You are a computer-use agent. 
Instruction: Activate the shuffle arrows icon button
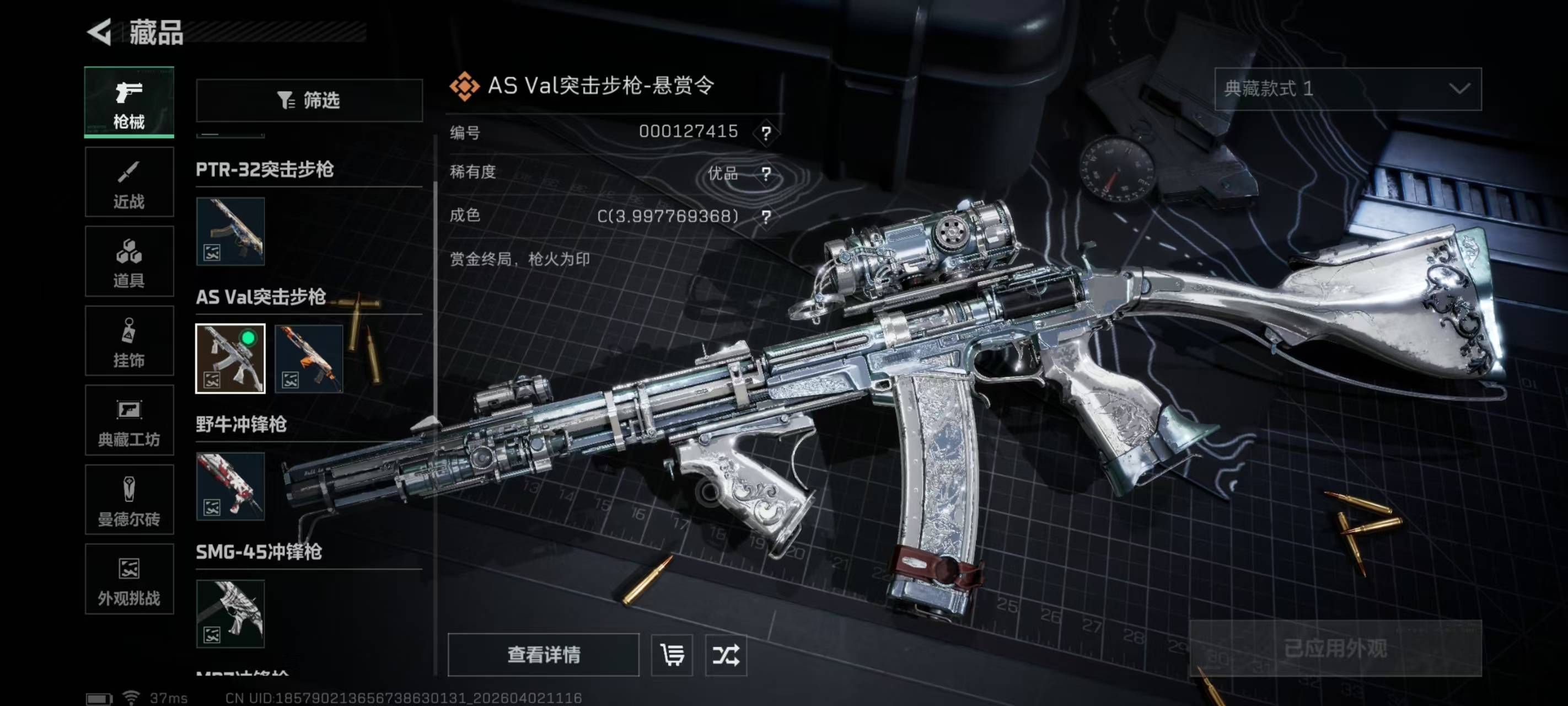point(726,655)
